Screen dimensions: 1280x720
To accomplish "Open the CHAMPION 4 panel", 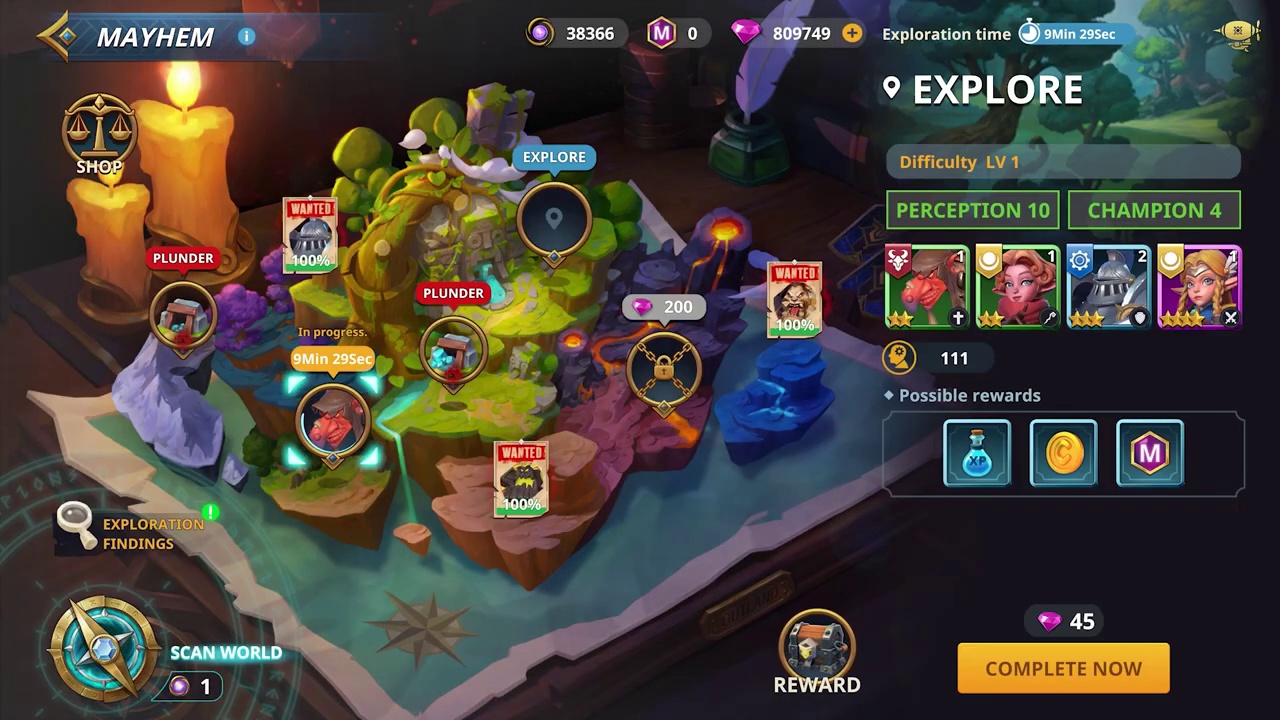I will click(1154, 210).
